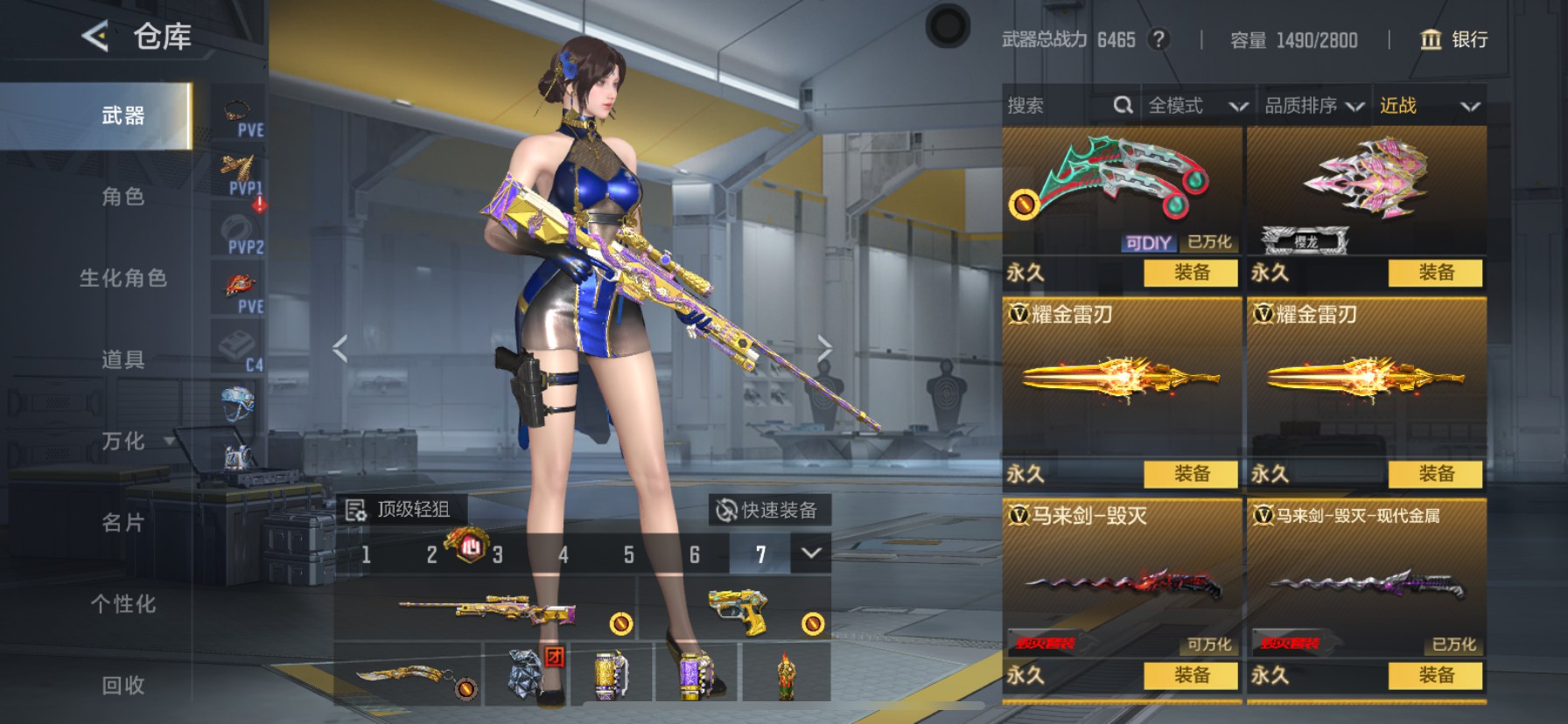
Task: Equip the 马来剑-毁灭-现代金属 blade
Action: pos(1435,675)
